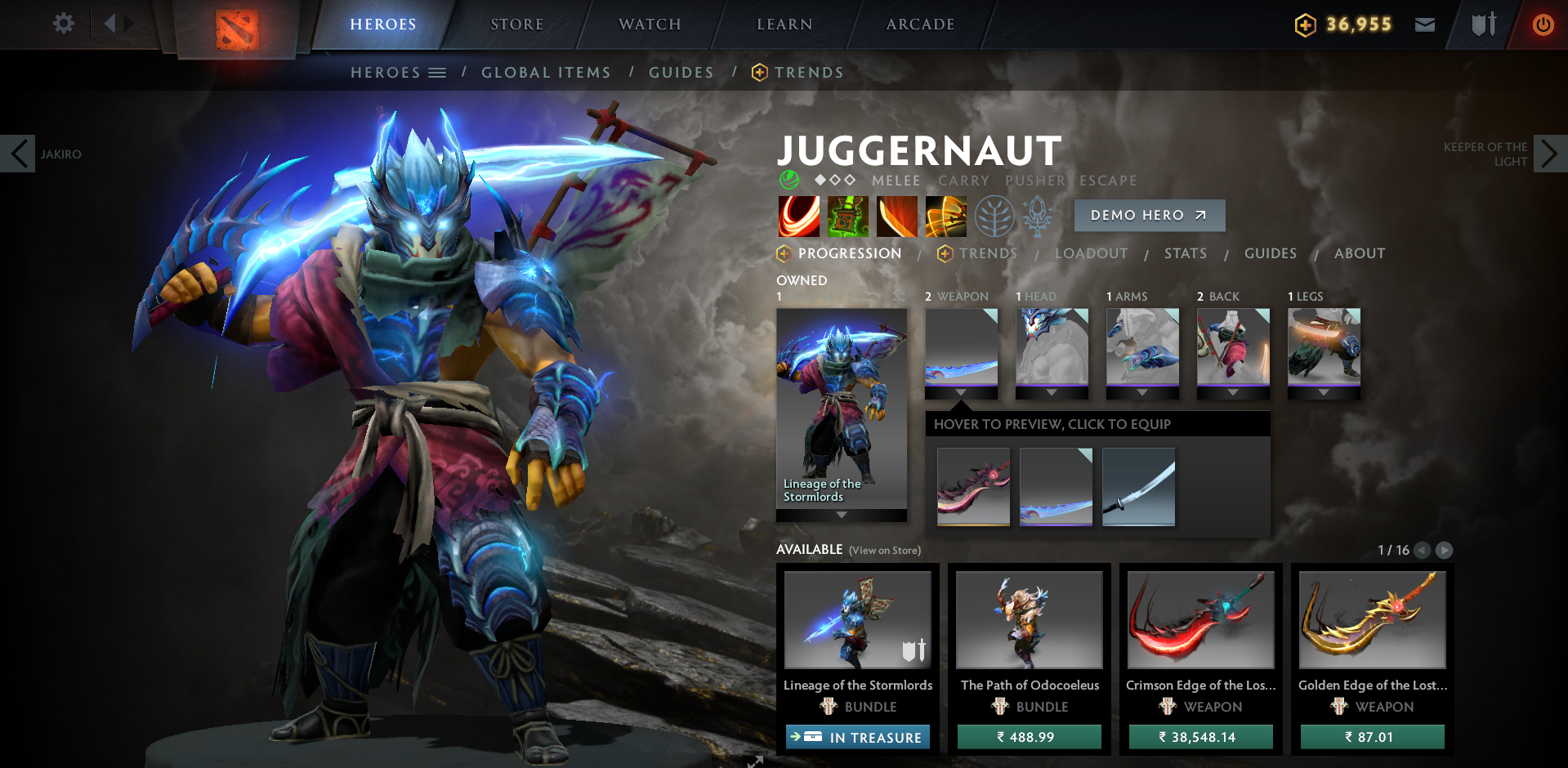Expand the Head slot dropdown arrow

click(1052, 391)
